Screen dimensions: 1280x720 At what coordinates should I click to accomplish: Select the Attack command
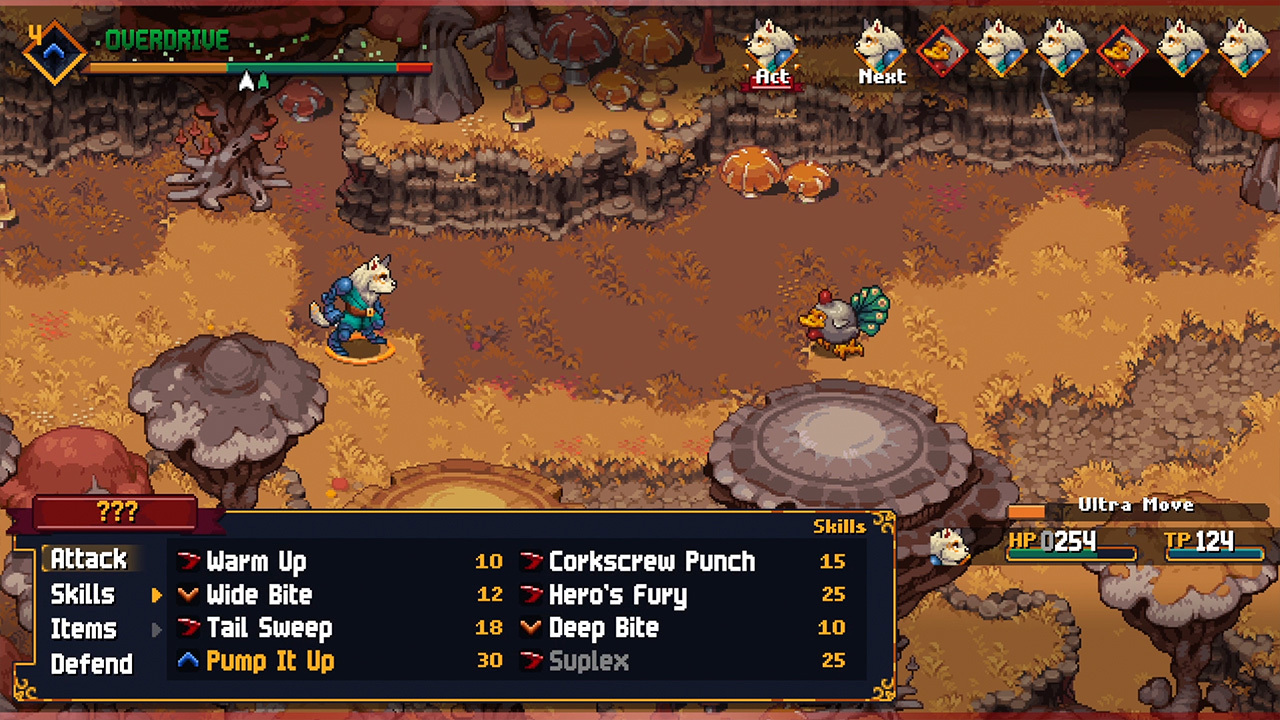(88, 560)
